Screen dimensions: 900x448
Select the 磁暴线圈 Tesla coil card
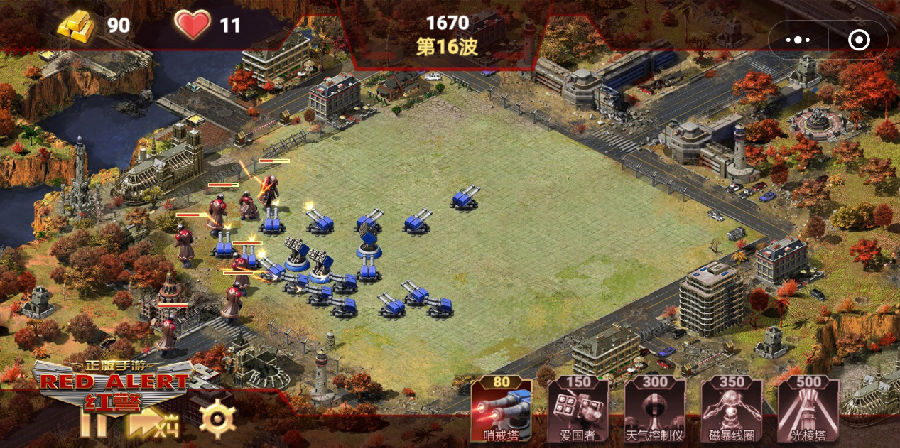point(729,410)
